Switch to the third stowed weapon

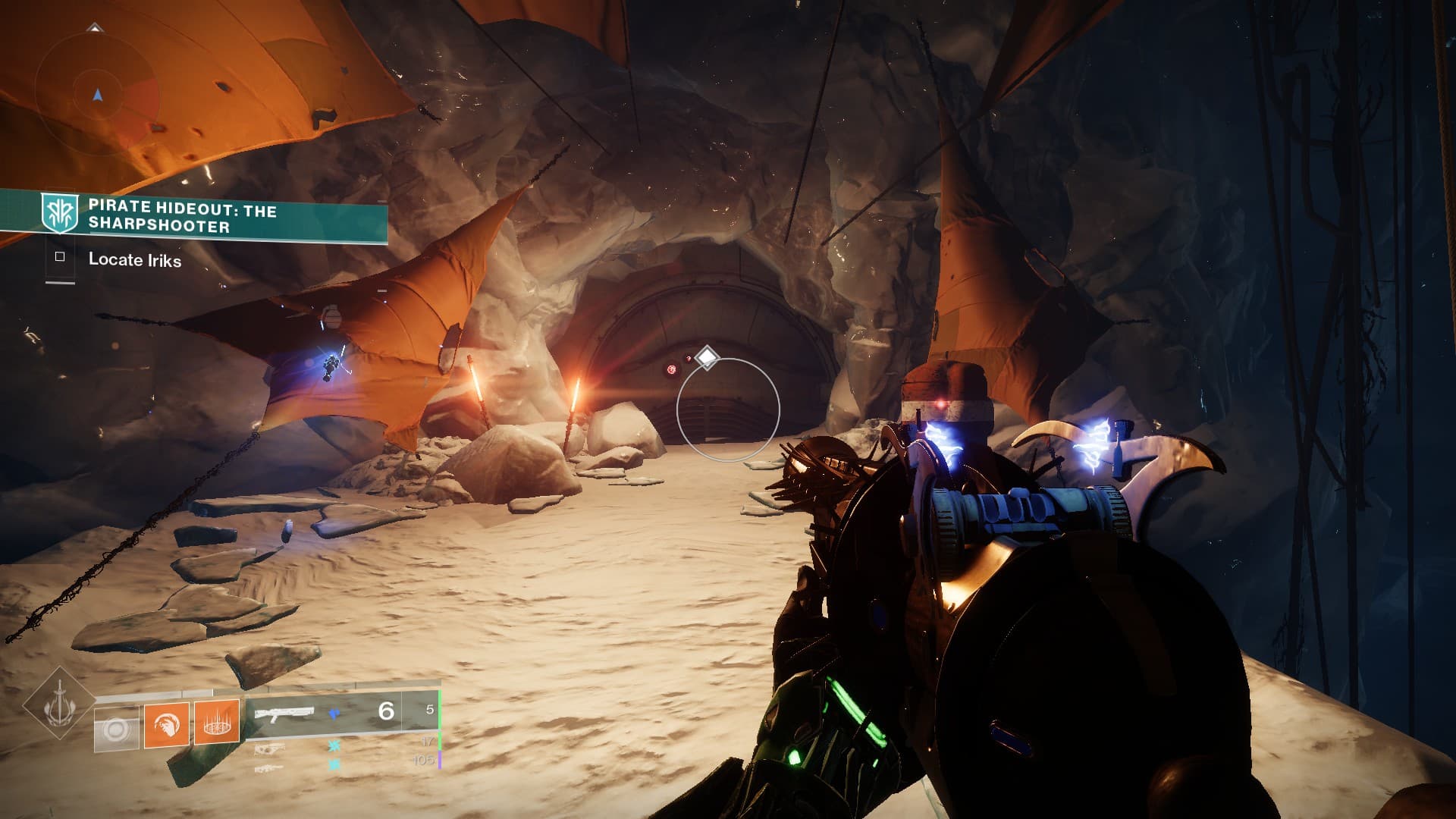[269, 768]
